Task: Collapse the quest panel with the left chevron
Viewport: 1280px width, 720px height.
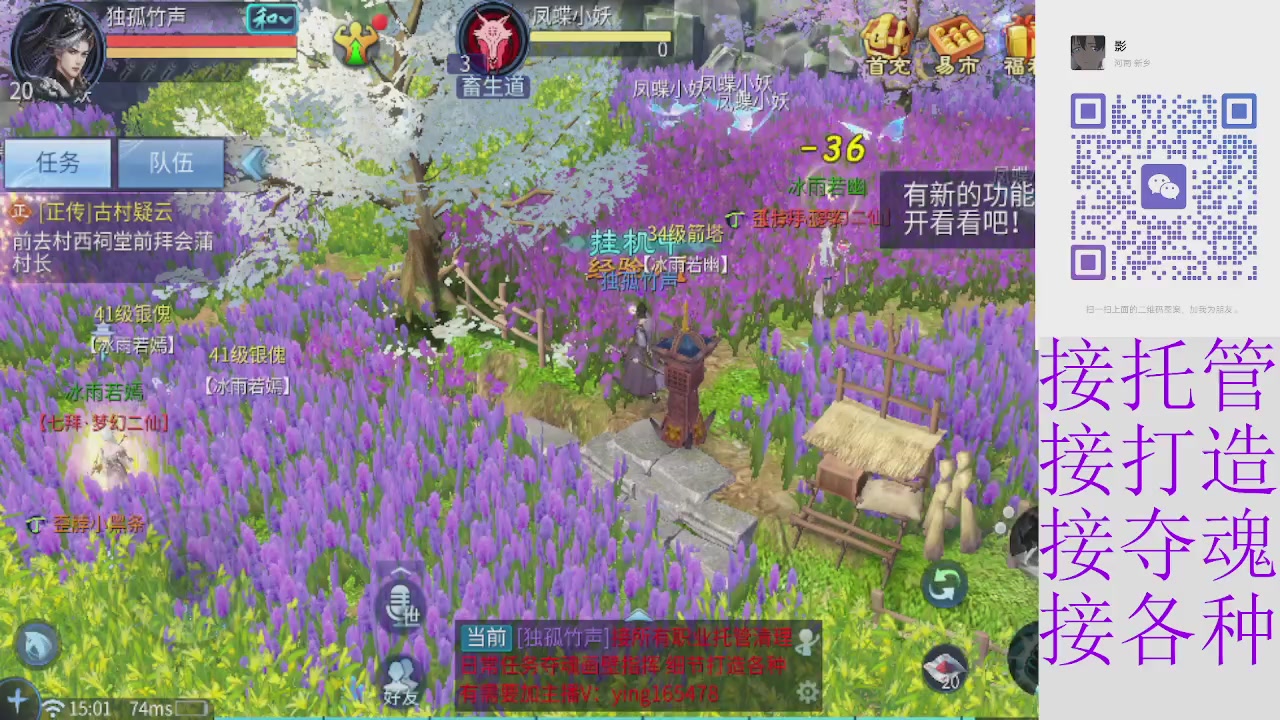Action: pos(253,163)
